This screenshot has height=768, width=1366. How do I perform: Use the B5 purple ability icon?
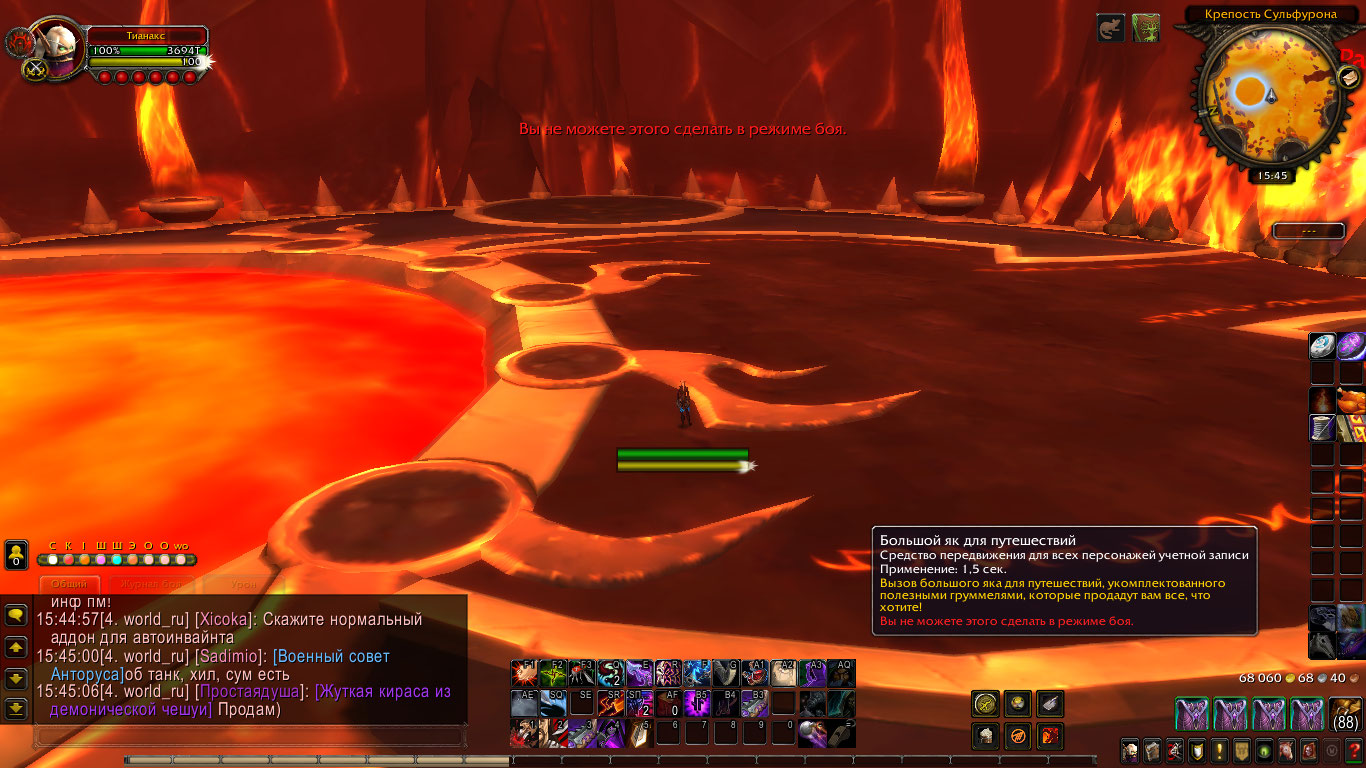coord(698,703)
